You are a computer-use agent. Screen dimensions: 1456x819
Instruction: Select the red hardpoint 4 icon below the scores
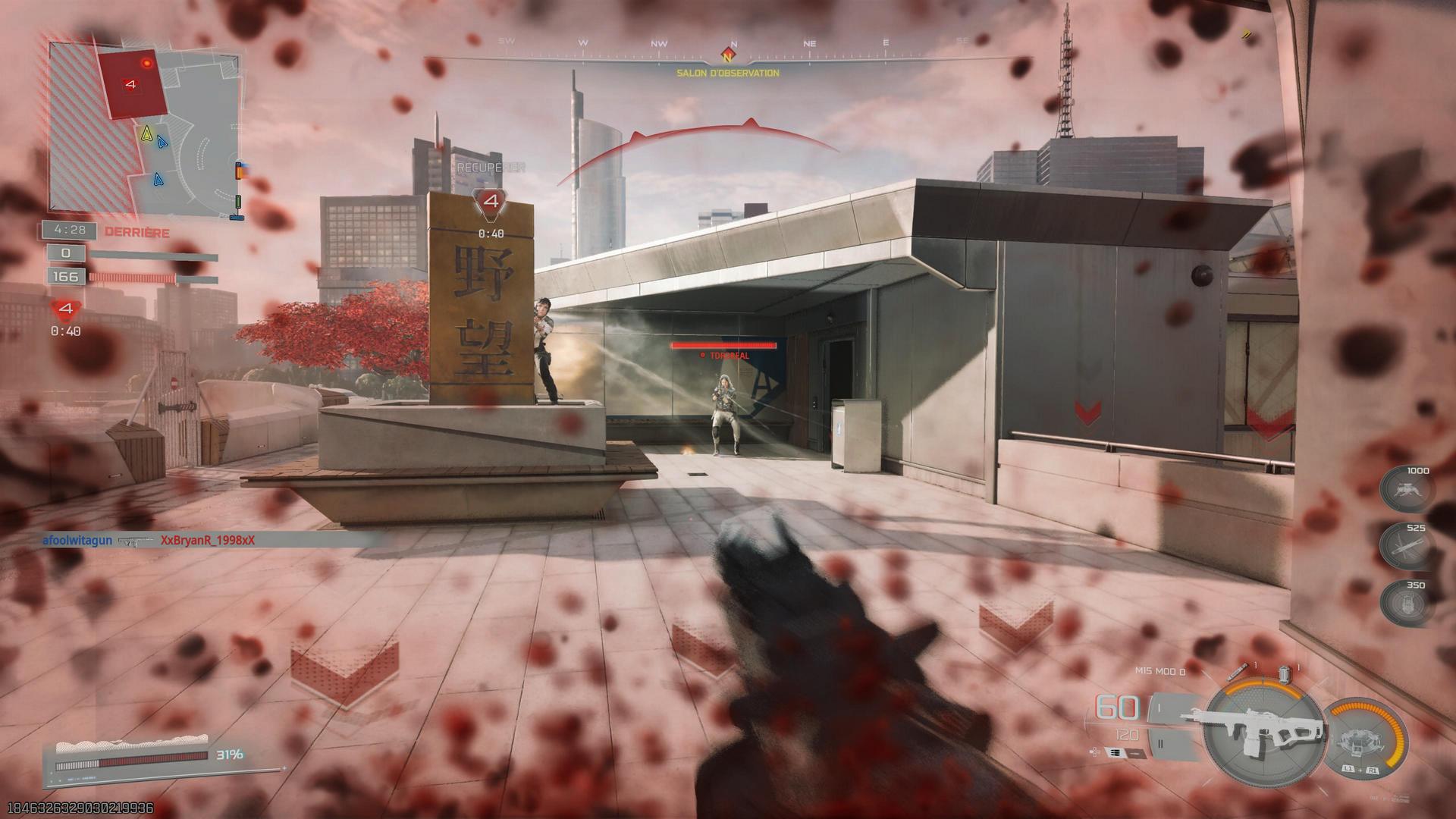pyautogui.click(x=66, y=309)
